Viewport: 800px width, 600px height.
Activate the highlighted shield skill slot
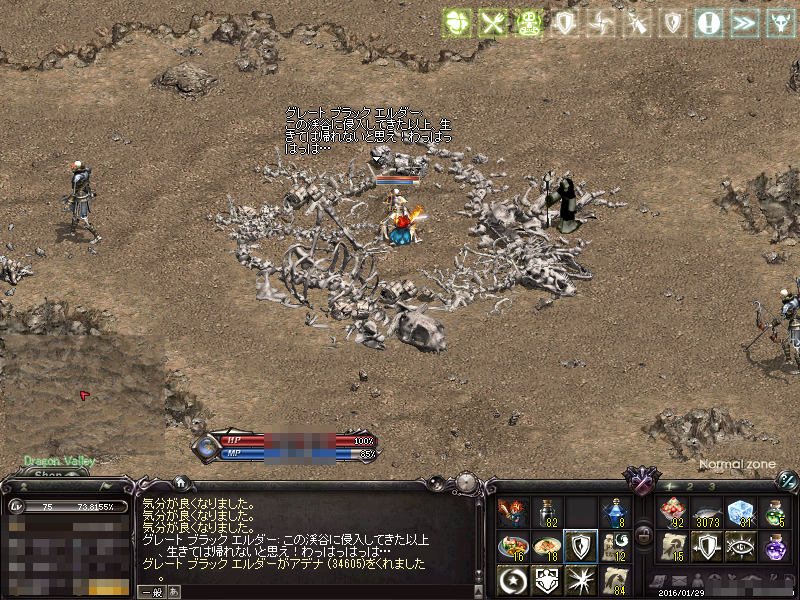[x=581, y=546]
